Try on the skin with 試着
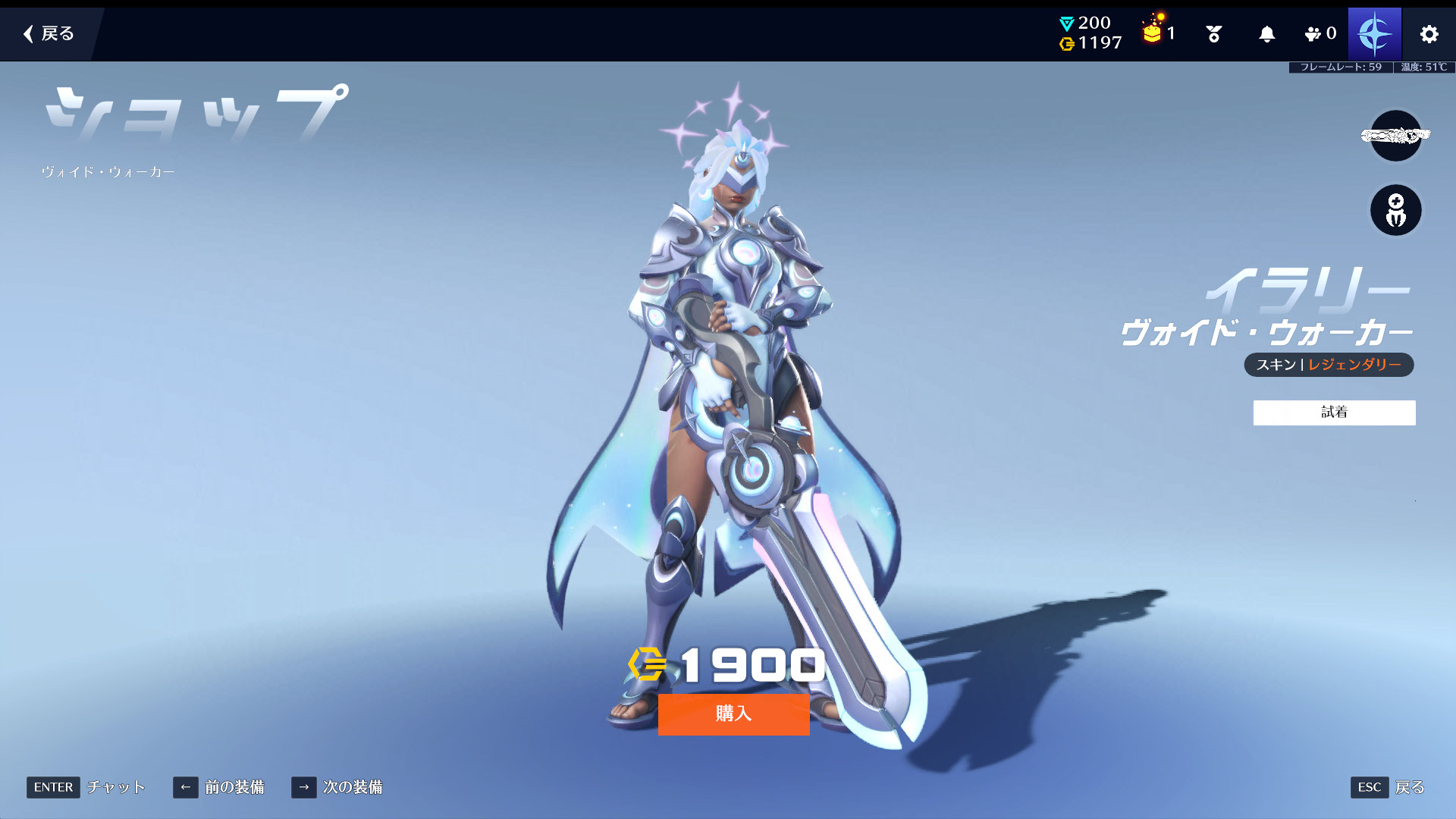Image resolution: width=1456 pixels, height=819 pixels. coord(1334,413)
